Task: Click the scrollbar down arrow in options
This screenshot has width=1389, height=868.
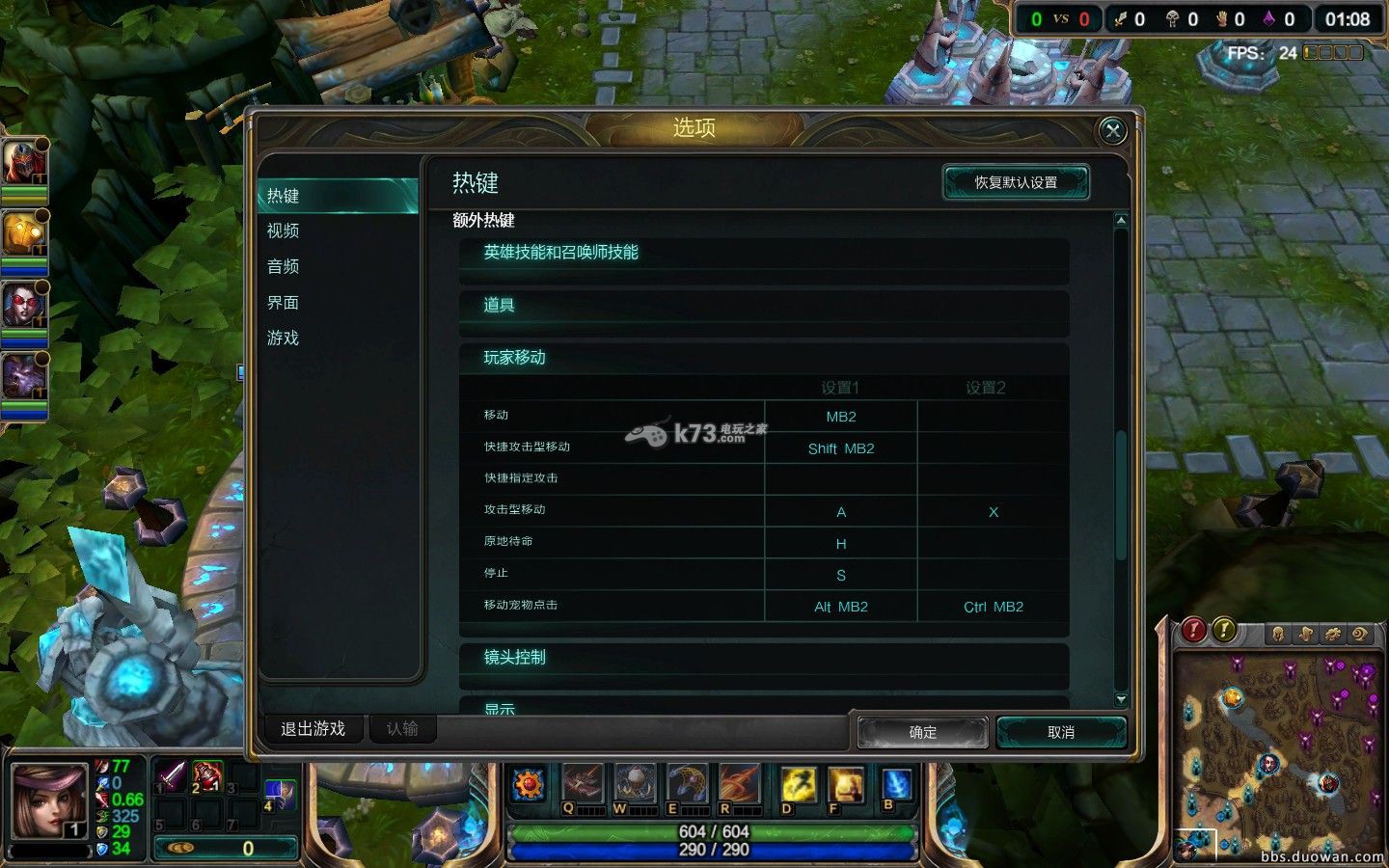Action: (x=1120, y=698)
